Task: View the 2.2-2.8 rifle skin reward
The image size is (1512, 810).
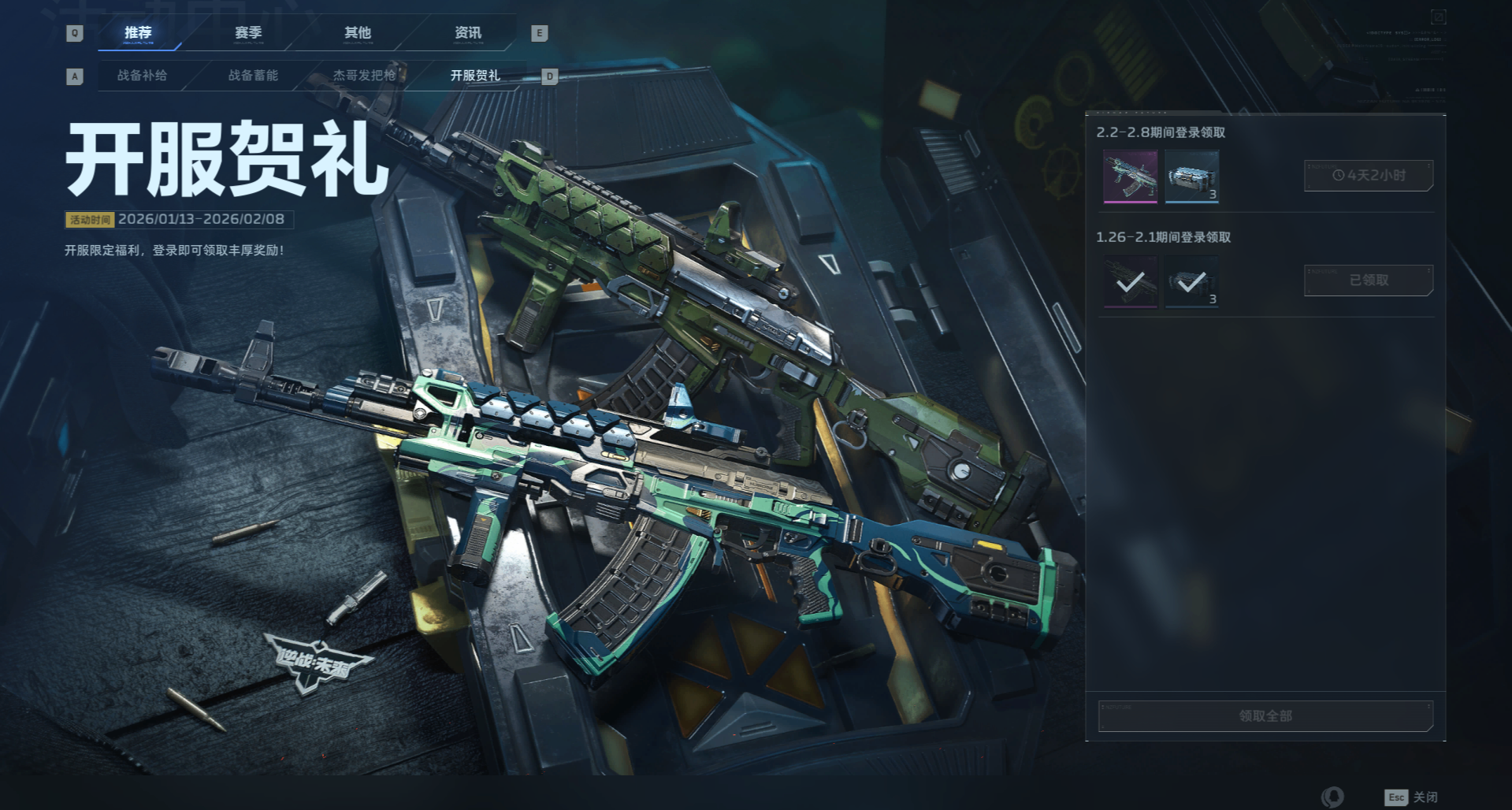Action: pyautogui.click(x=1130, y=176)
